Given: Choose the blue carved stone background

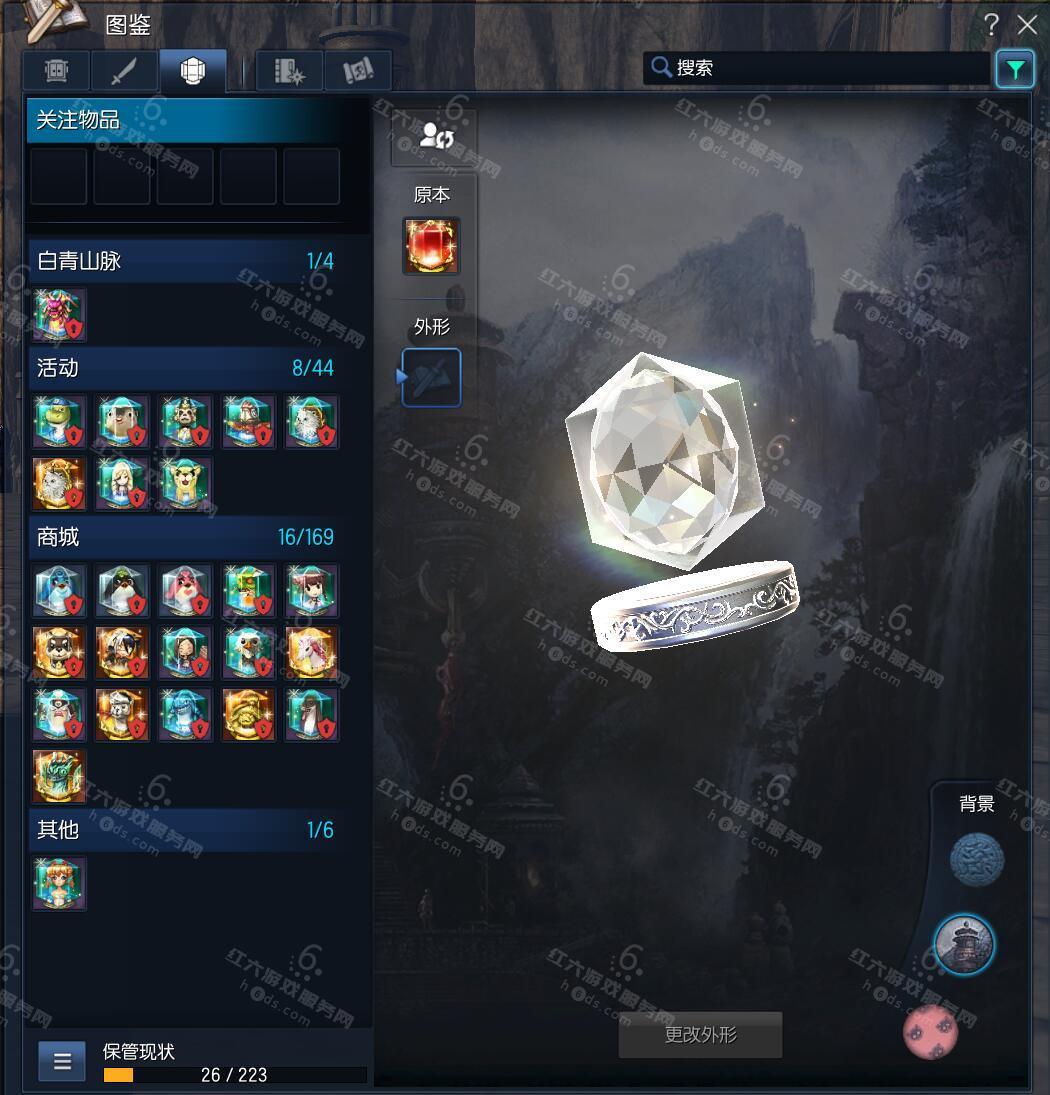Looking at the screenshot, I should click(x=976, y=859).
